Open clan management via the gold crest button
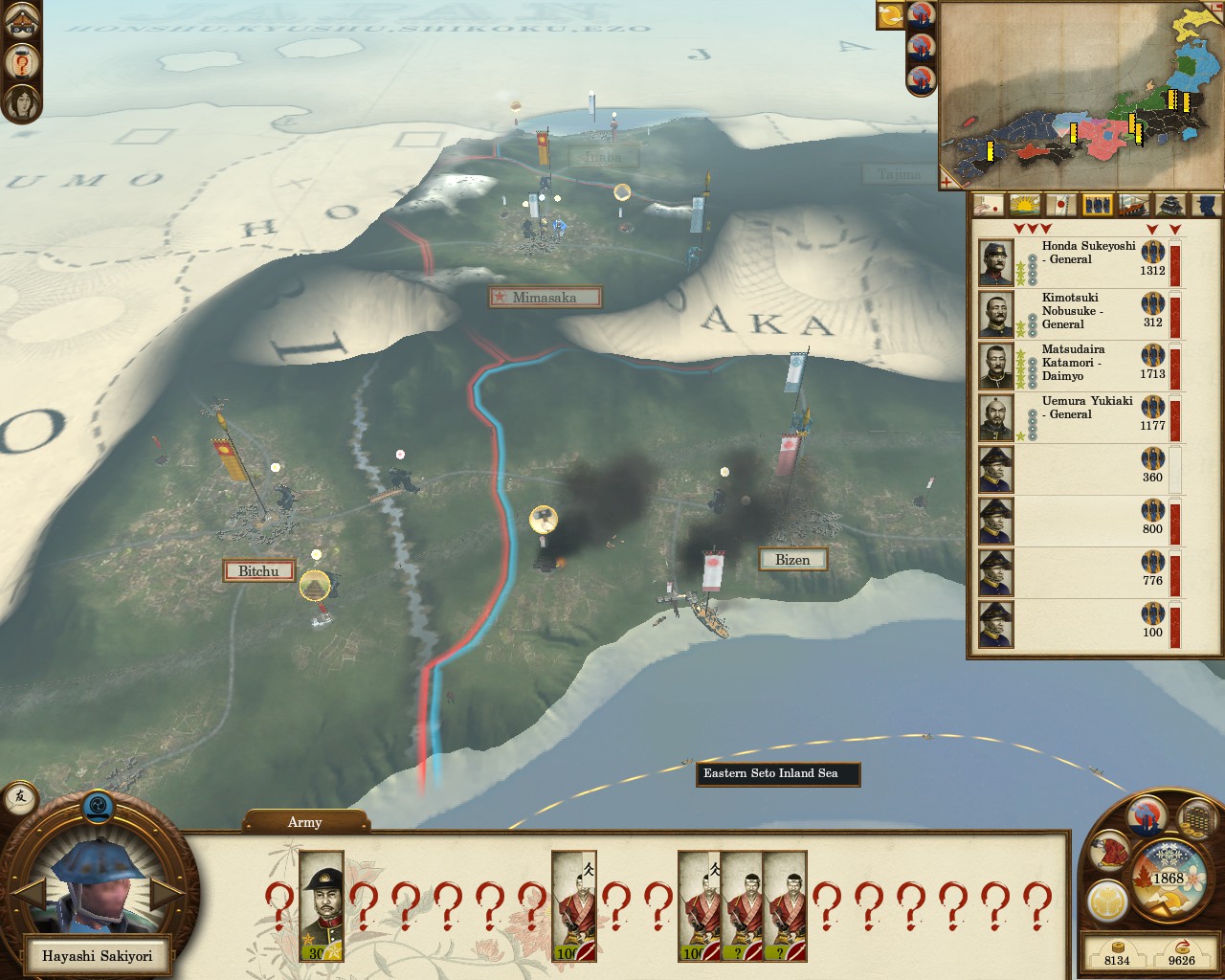This screenshot has height=980, width=1225. (x=1106, y=901)
